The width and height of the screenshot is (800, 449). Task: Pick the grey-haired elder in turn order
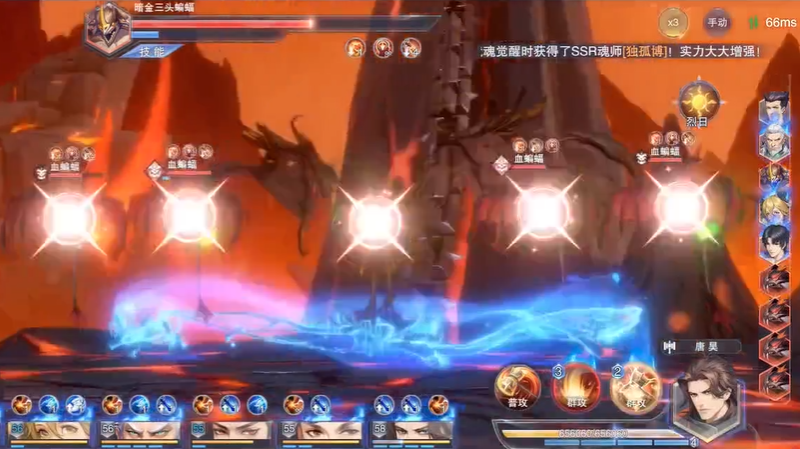(773, 142)
